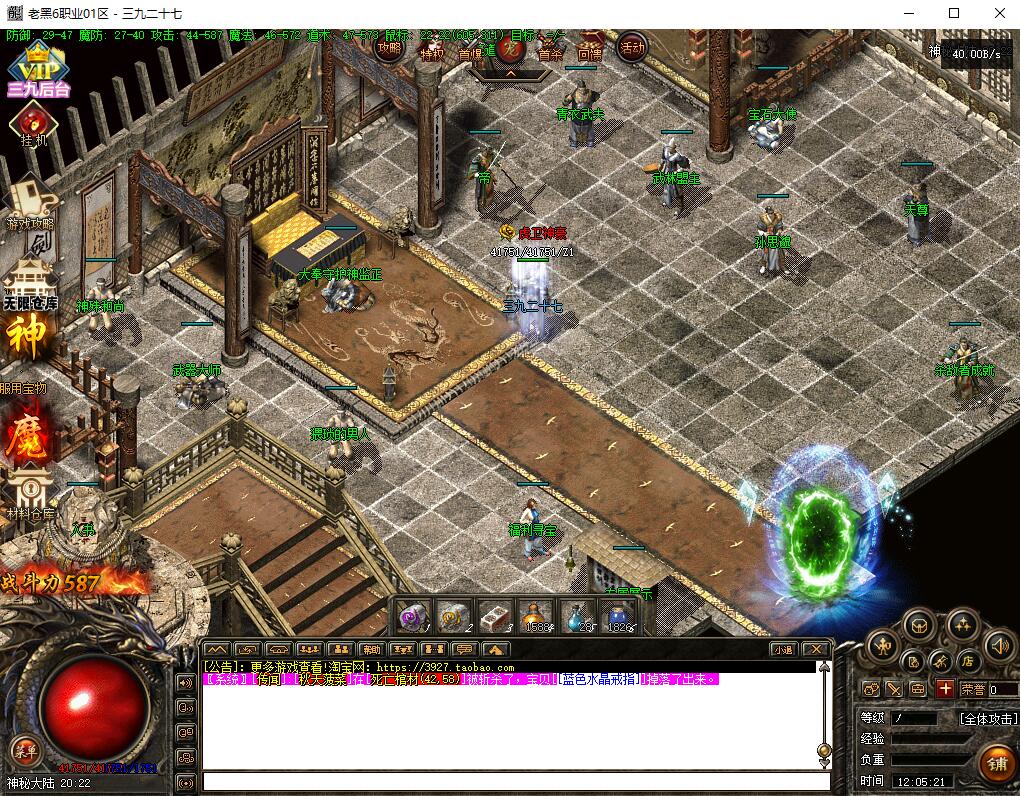The height and width of the screenshot is (796, 1020).
Task: Open the 活动 events button
Action: [x=631, y=47]
